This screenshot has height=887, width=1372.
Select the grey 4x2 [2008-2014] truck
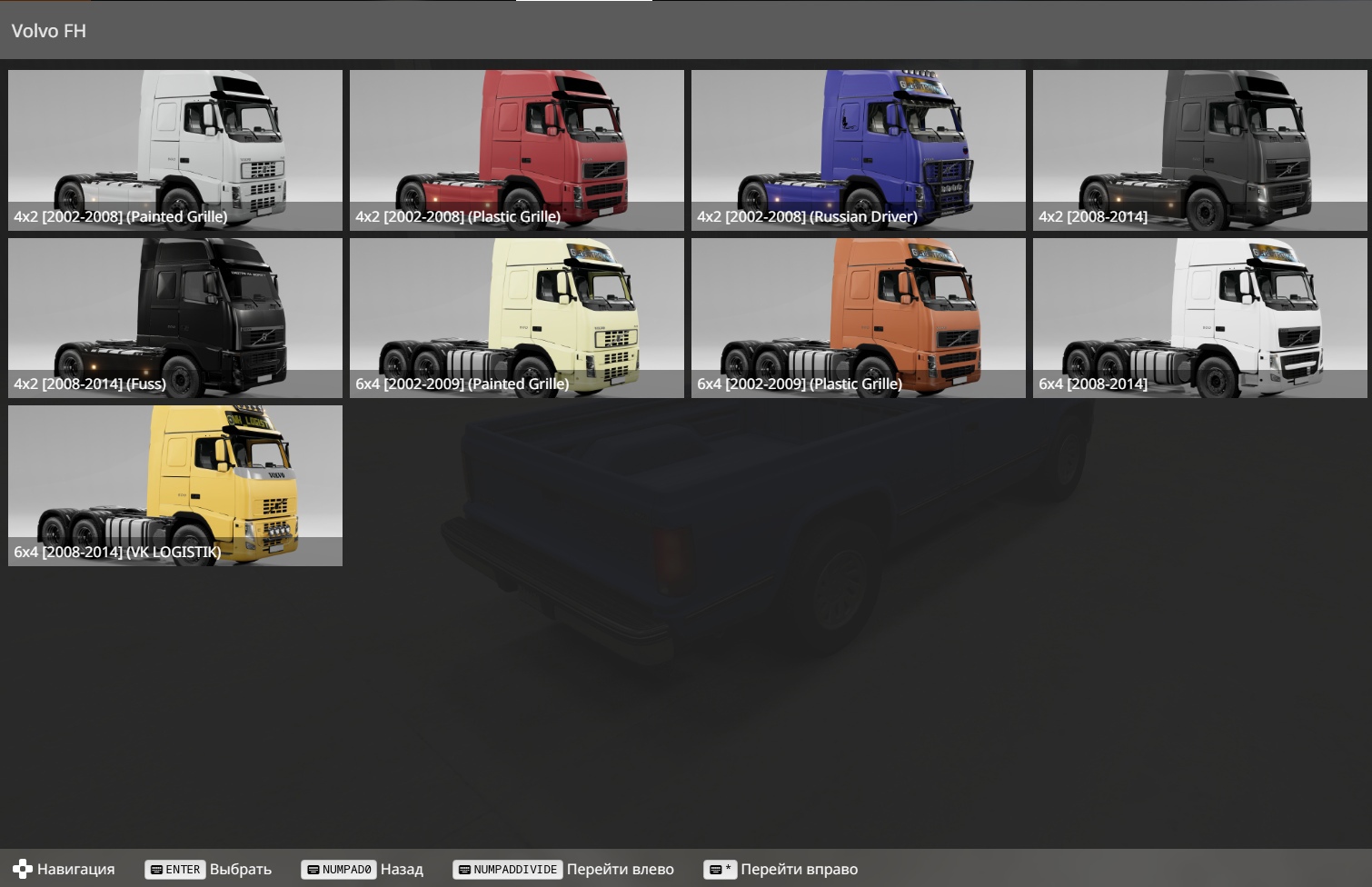click(x=1199, y=150)
